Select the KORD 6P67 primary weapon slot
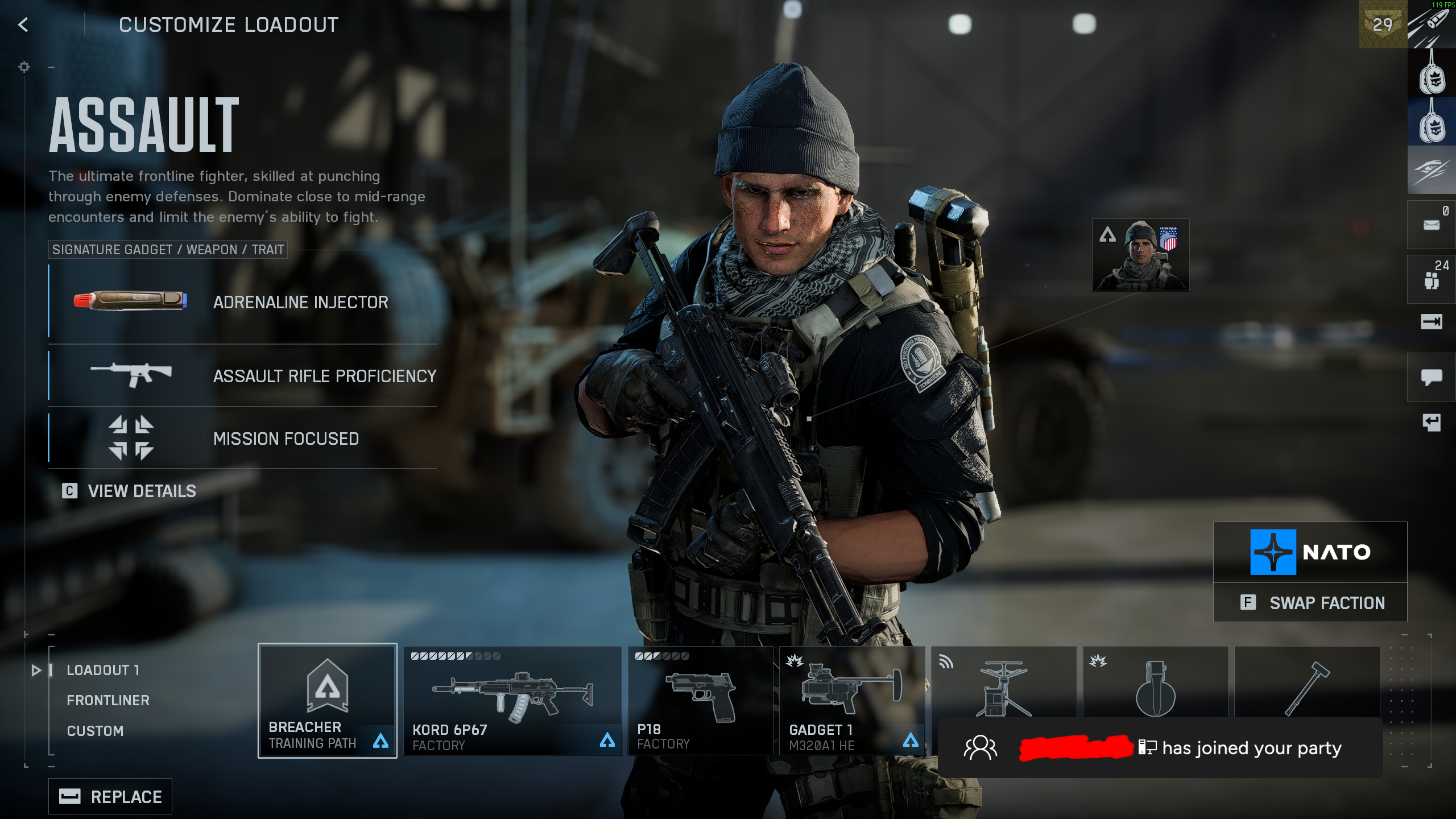1456x819 pixels. point(512,700)
